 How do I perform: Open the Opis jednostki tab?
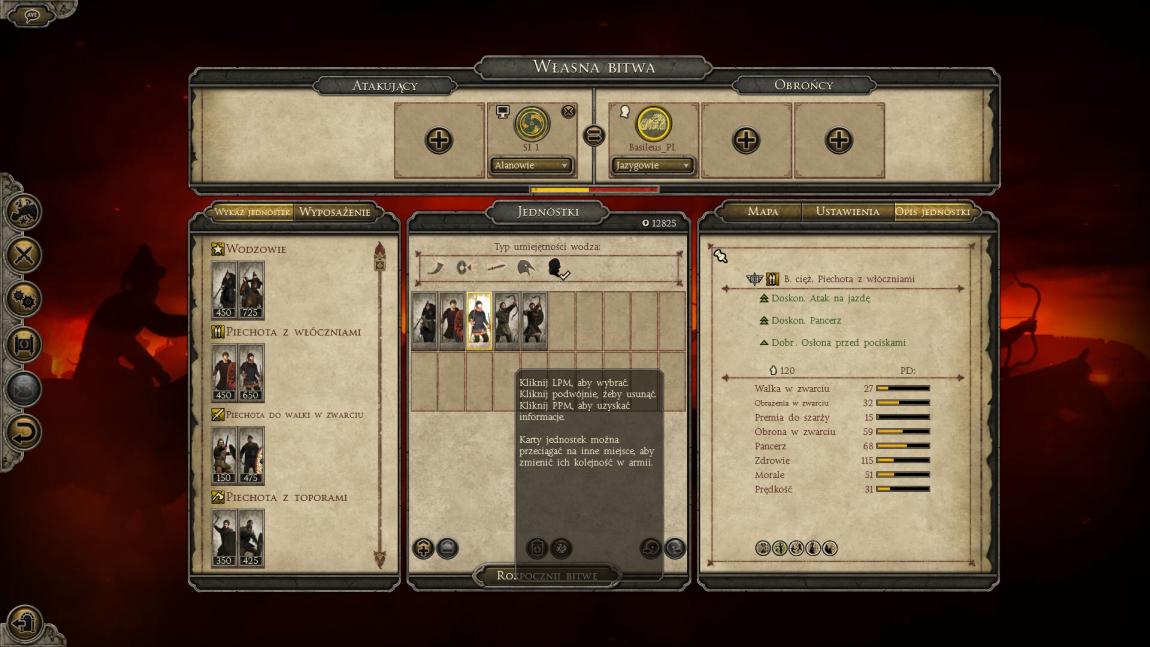click(x=932, y=211)
